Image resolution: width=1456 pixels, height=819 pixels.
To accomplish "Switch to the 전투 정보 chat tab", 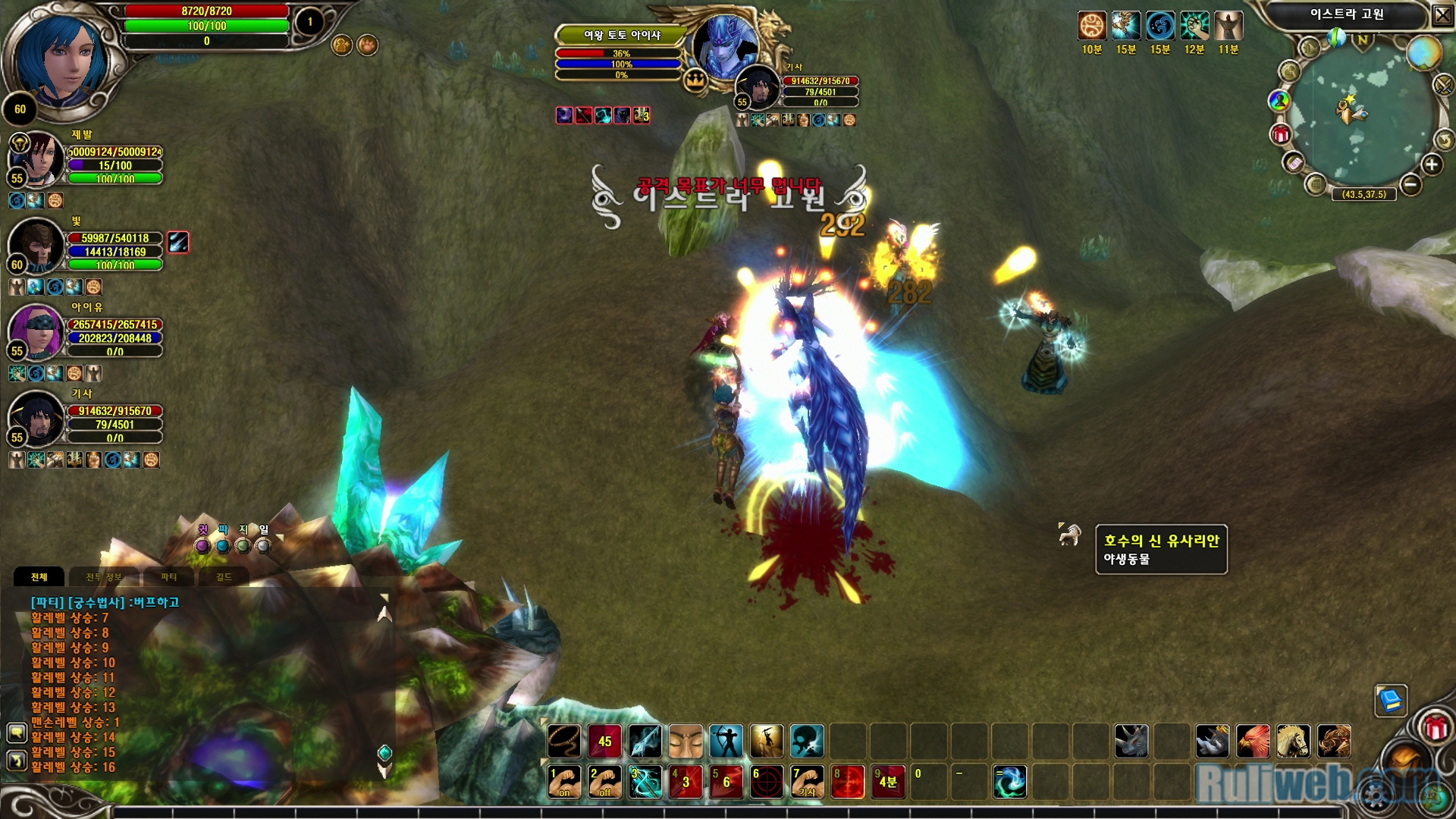I will 103,577.
